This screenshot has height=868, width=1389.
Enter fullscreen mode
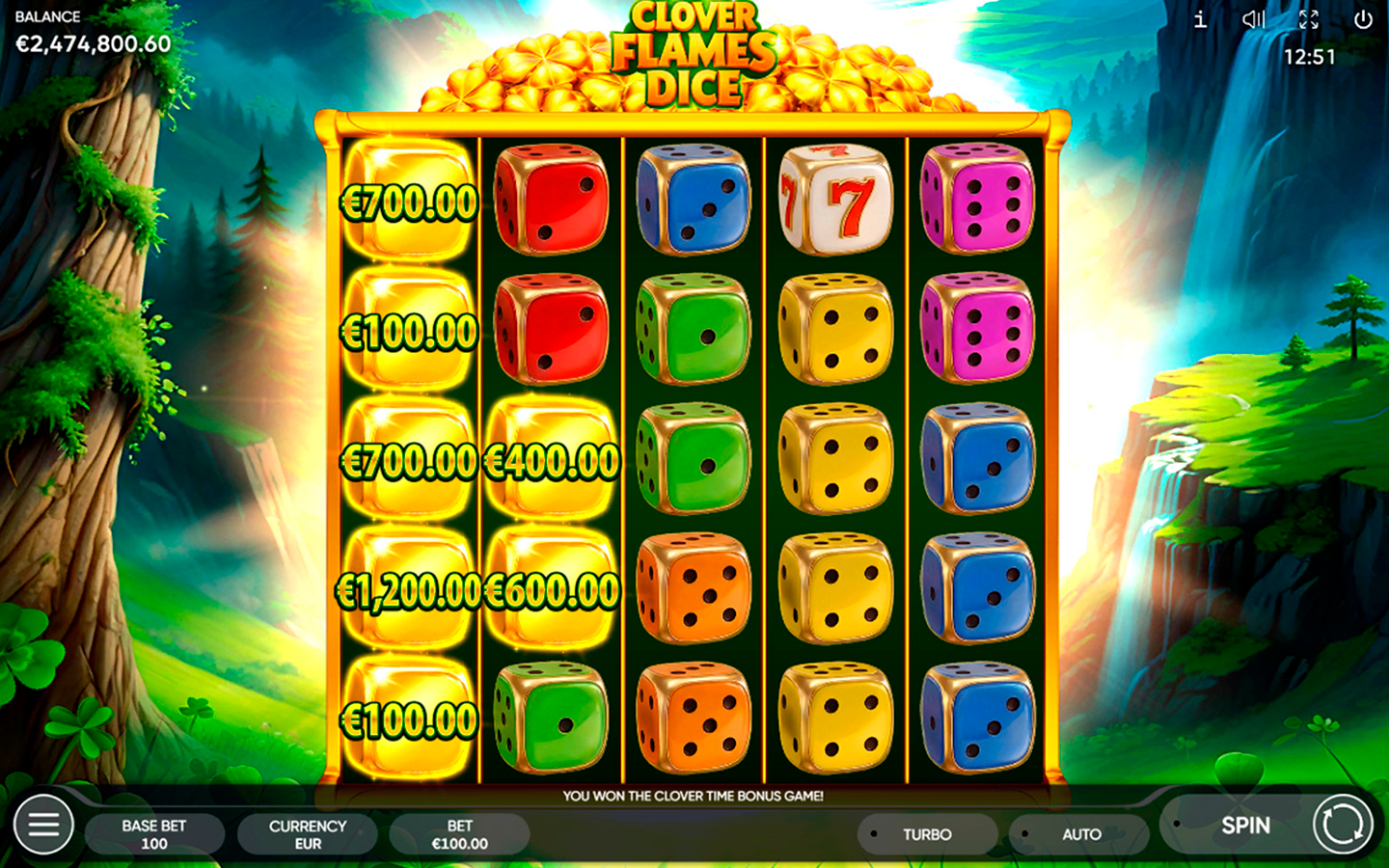[1308, 19]
